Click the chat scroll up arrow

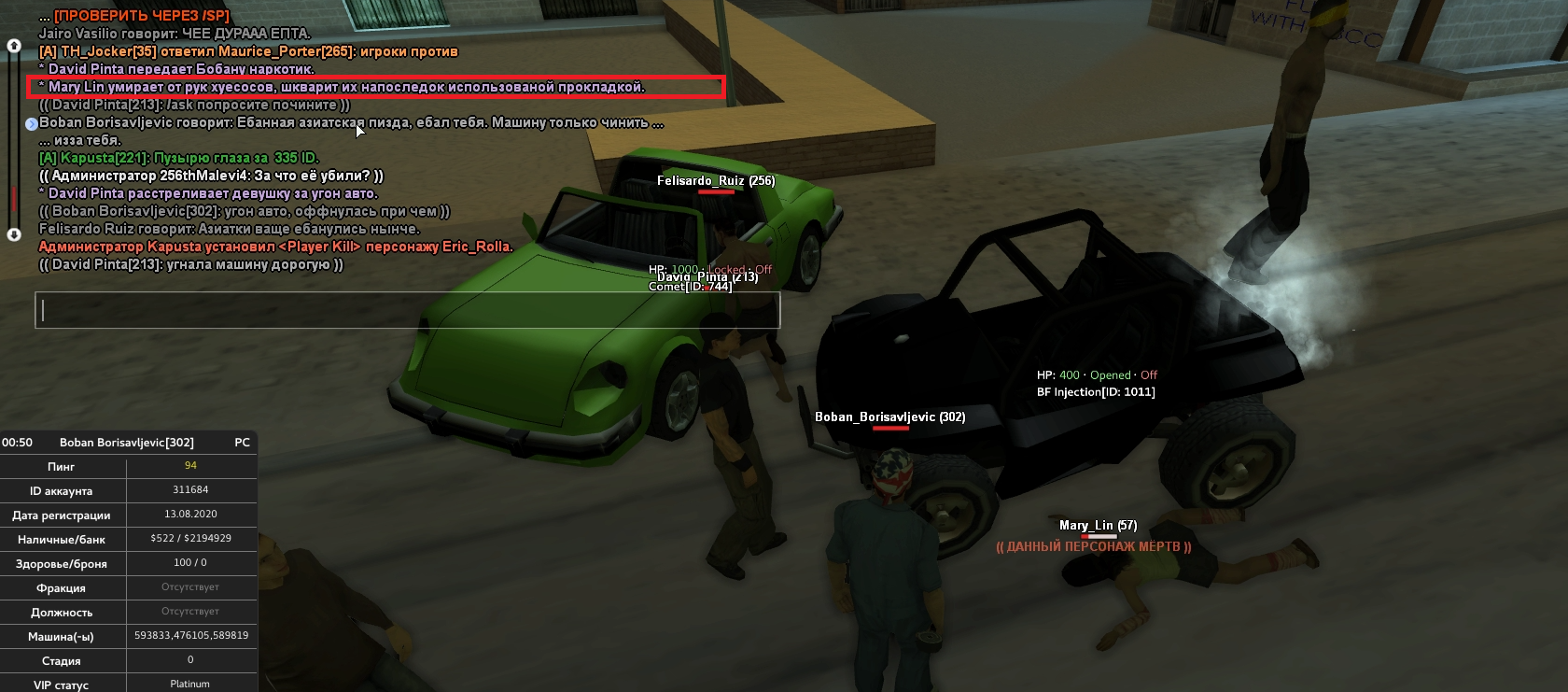click(14, 45)
